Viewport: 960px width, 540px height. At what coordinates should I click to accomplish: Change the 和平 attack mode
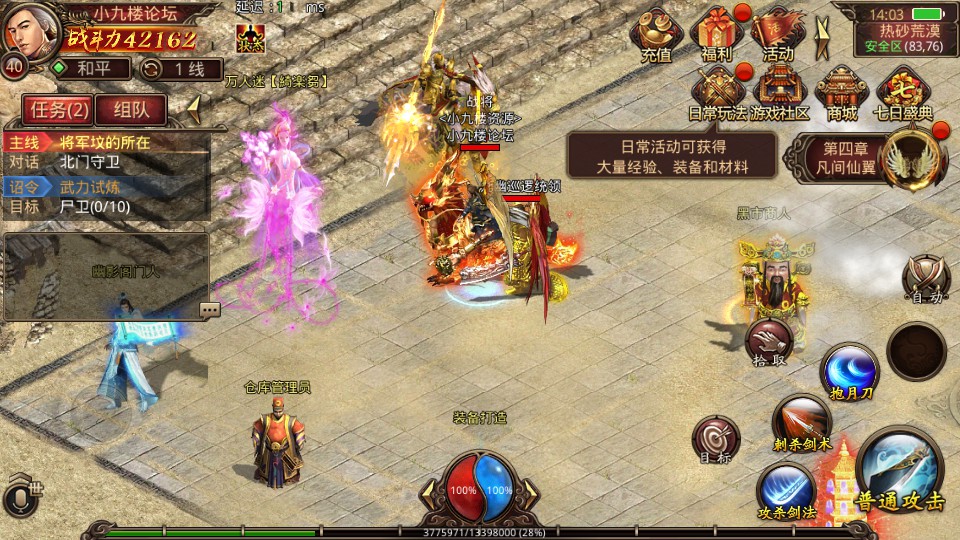click(90, 69)
